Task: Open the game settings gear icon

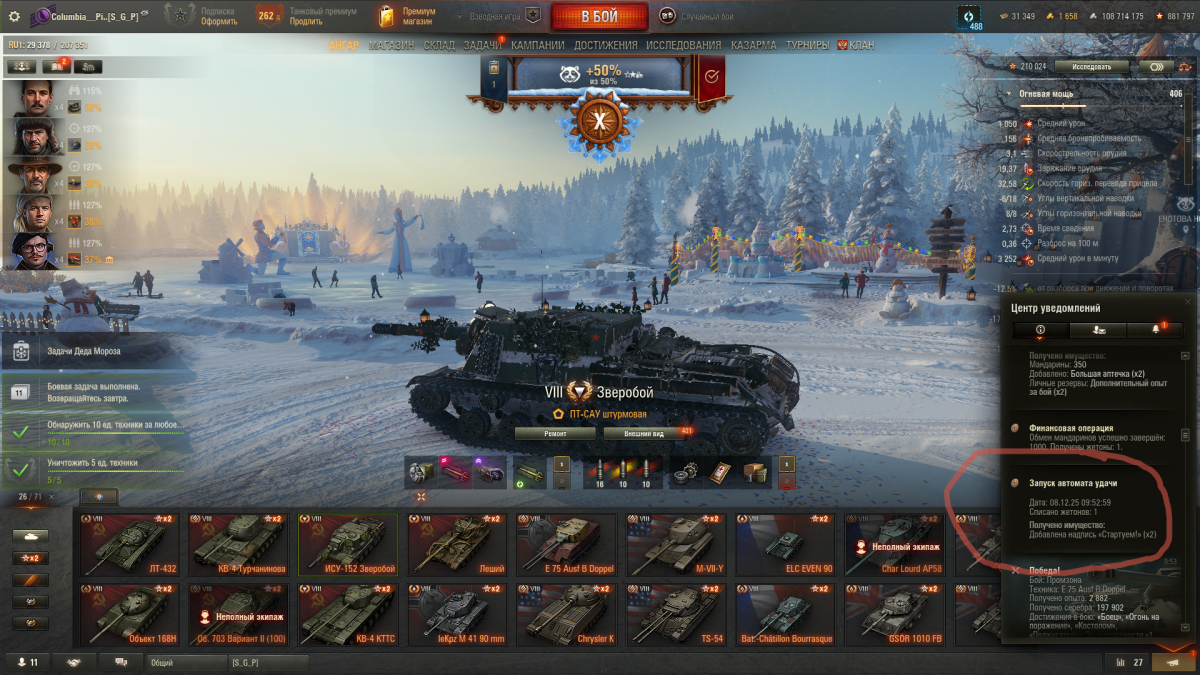Action: (x=14, y=17)
